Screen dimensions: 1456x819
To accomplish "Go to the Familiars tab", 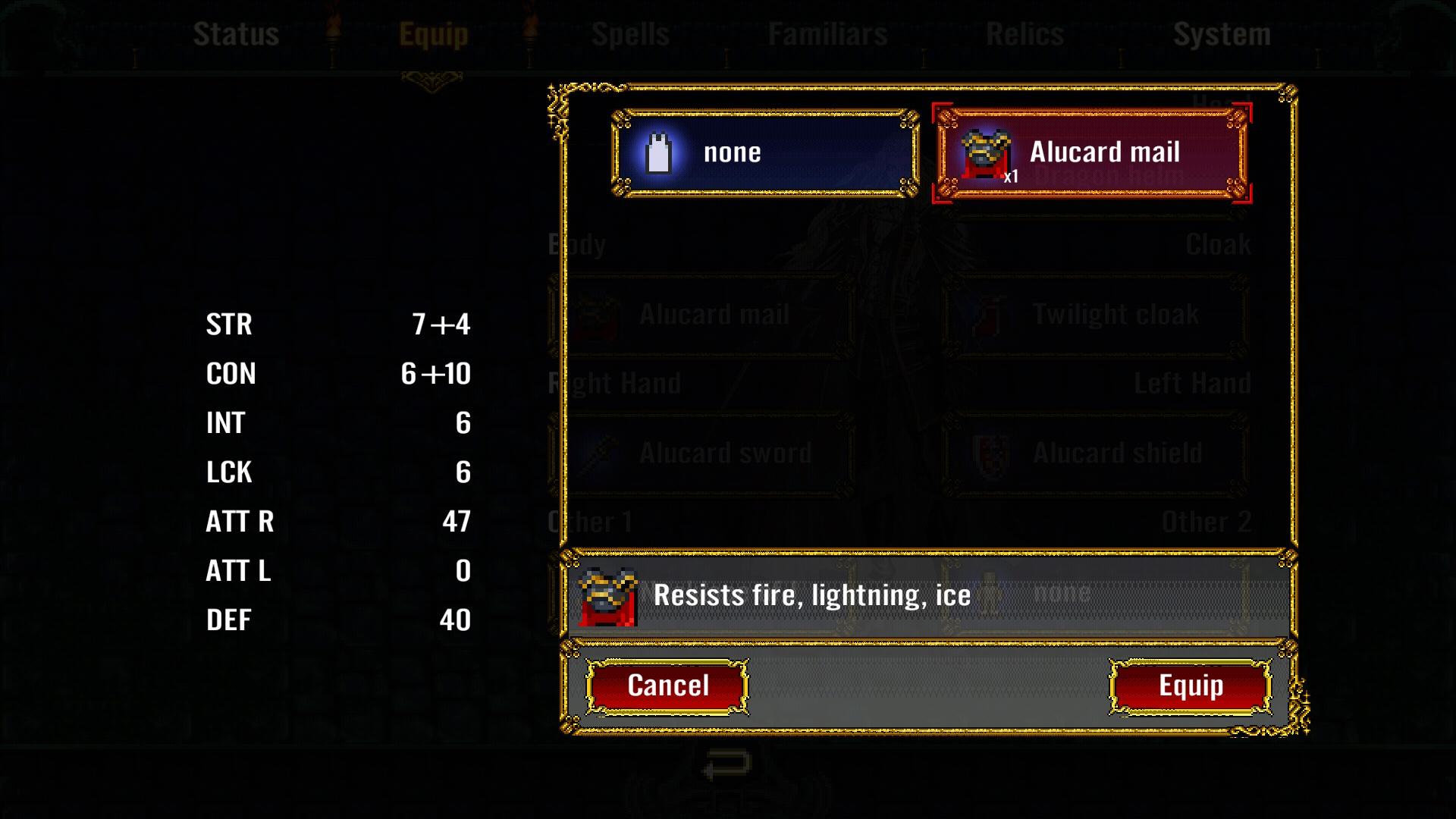I will click(828, 33).
